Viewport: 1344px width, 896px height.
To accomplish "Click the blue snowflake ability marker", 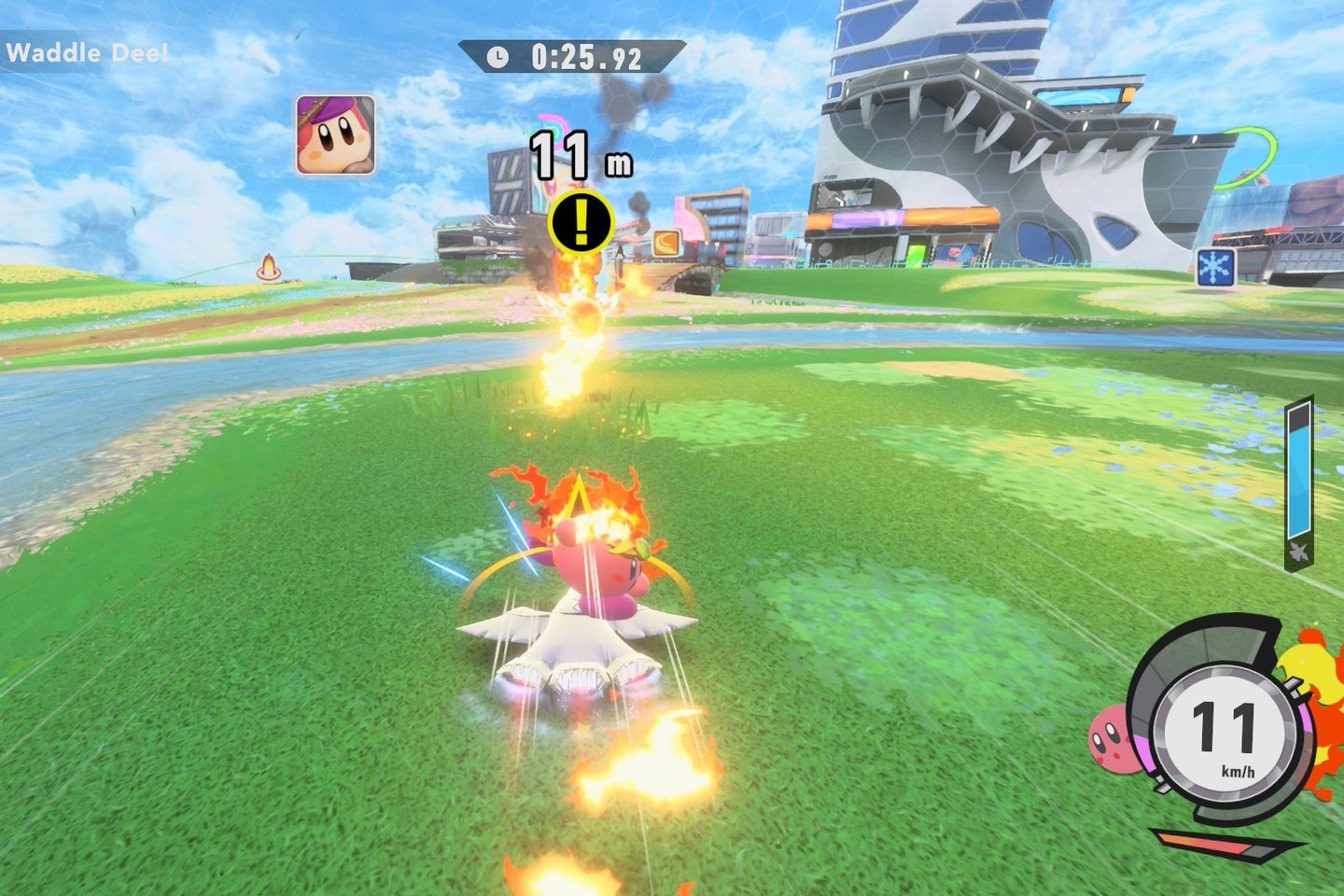I will (x=1215, y=268).
